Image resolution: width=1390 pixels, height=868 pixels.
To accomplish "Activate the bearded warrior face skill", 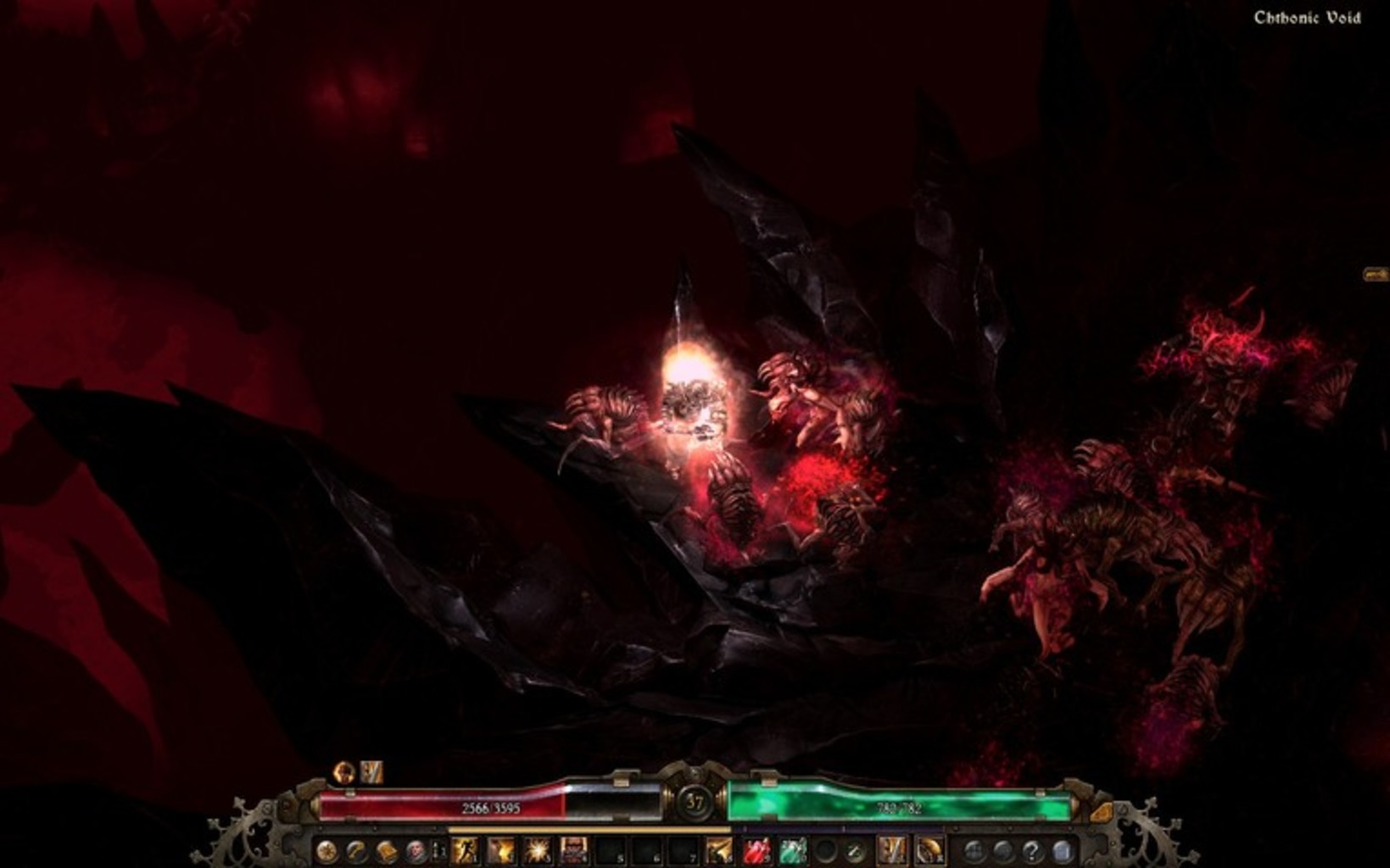I will [574, 850].
